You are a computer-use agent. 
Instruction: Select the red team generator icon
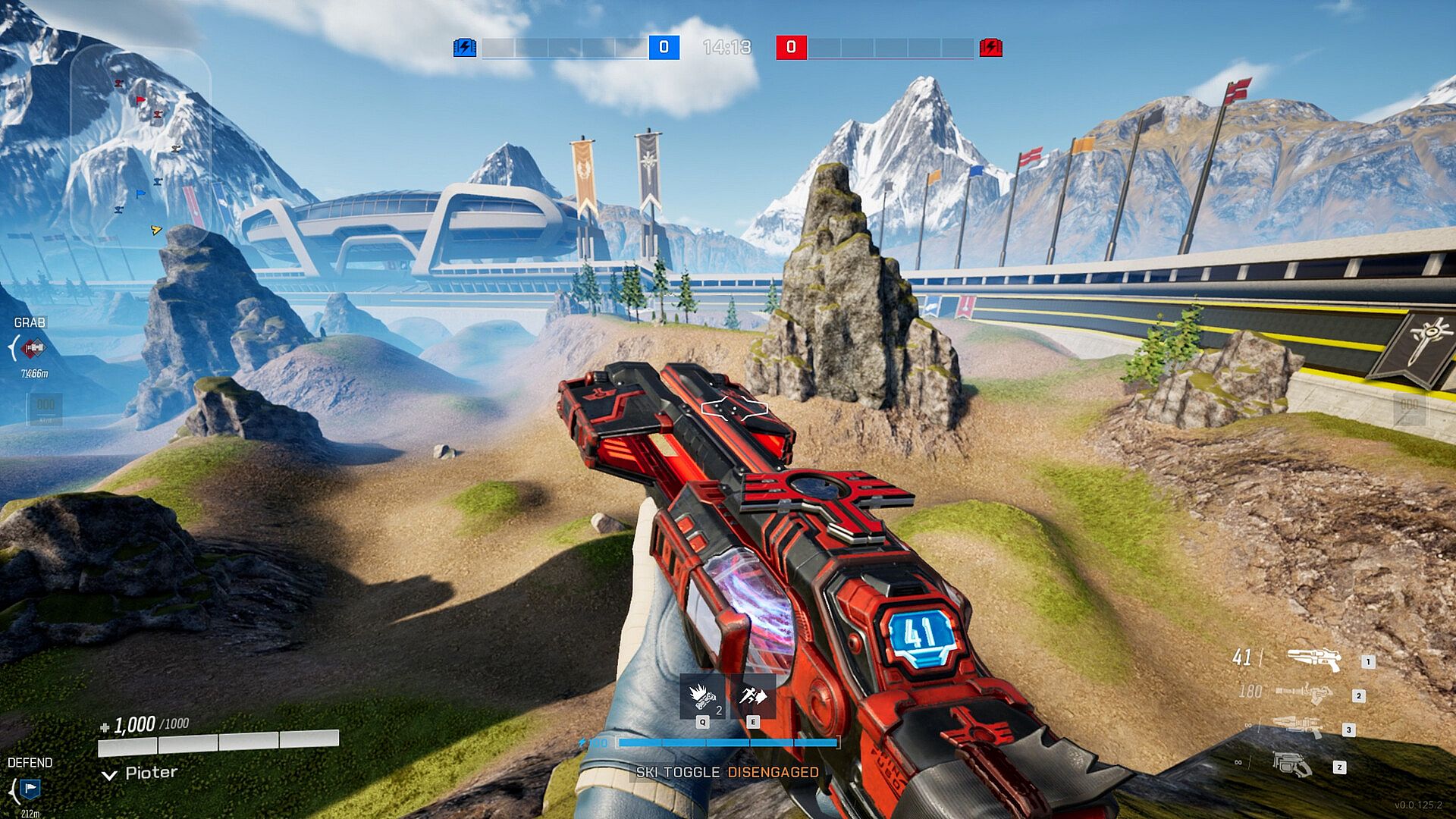point(990,48)
